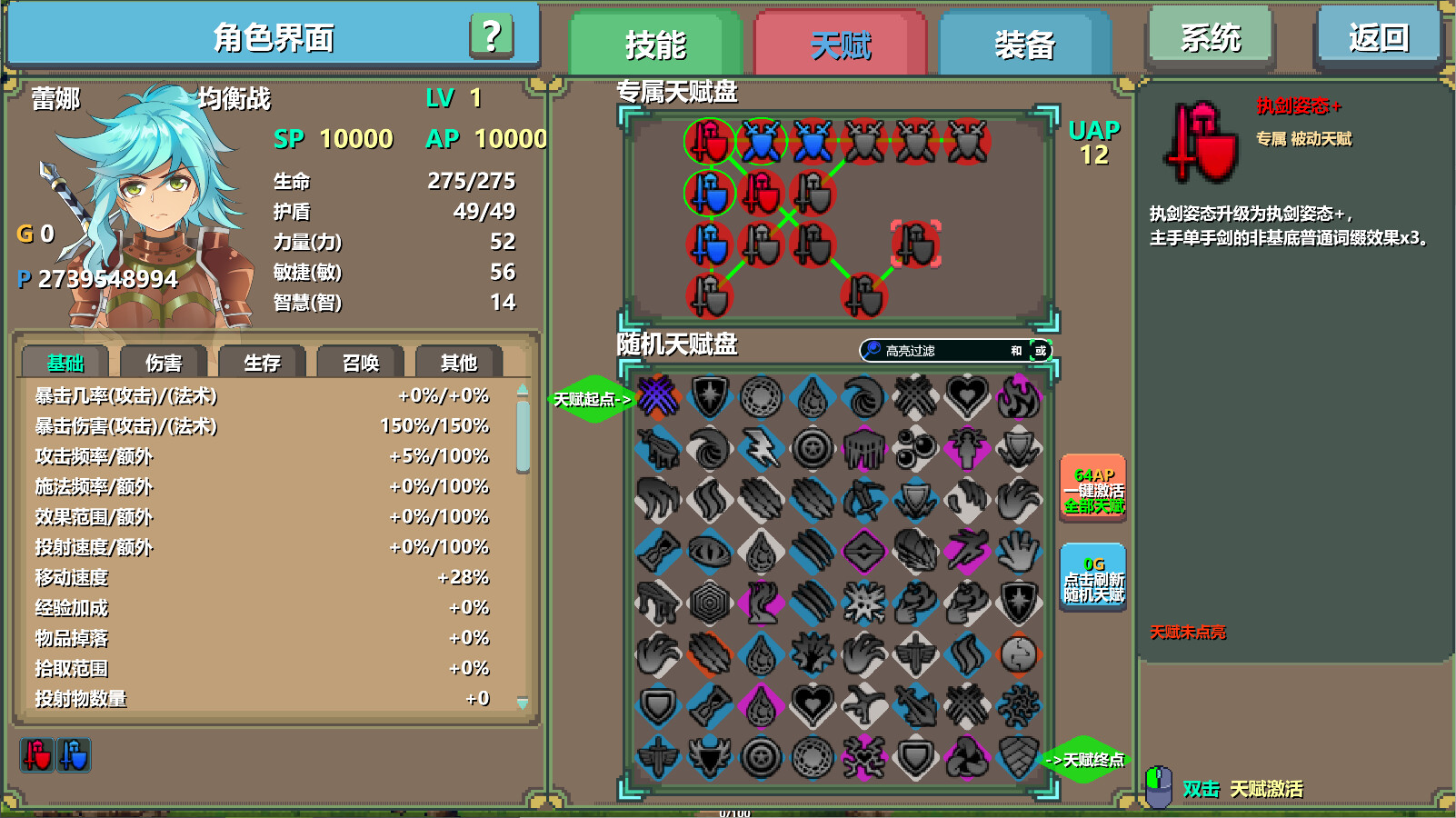
Task: Click the web-shaped talent at 天赋起点 arrow
Action: pos(658,397)
